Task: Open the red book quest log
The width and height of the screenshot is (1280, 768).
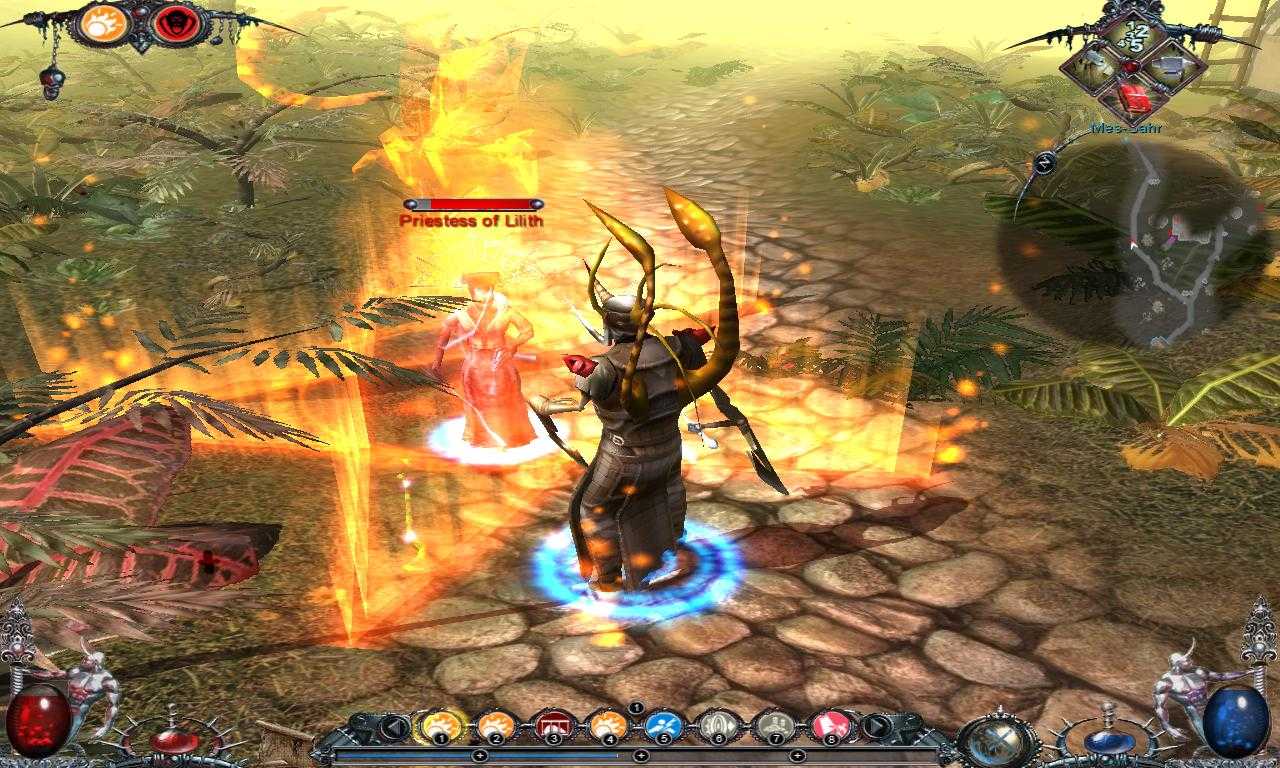Action: (1135, 95)
